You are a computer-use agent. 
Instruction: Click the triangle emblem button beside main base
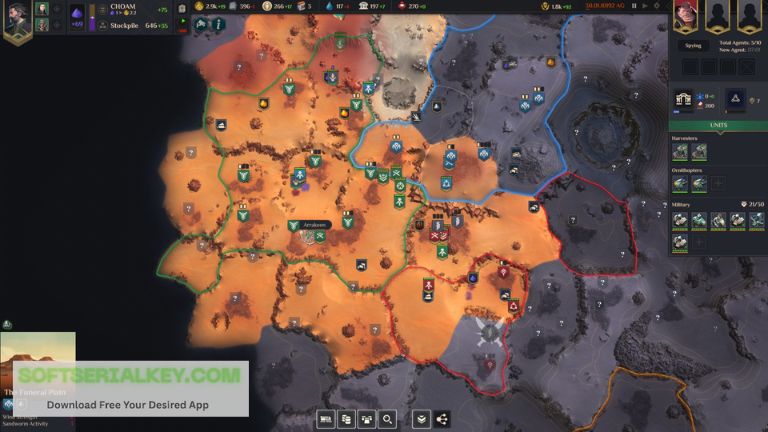point(733,99)
